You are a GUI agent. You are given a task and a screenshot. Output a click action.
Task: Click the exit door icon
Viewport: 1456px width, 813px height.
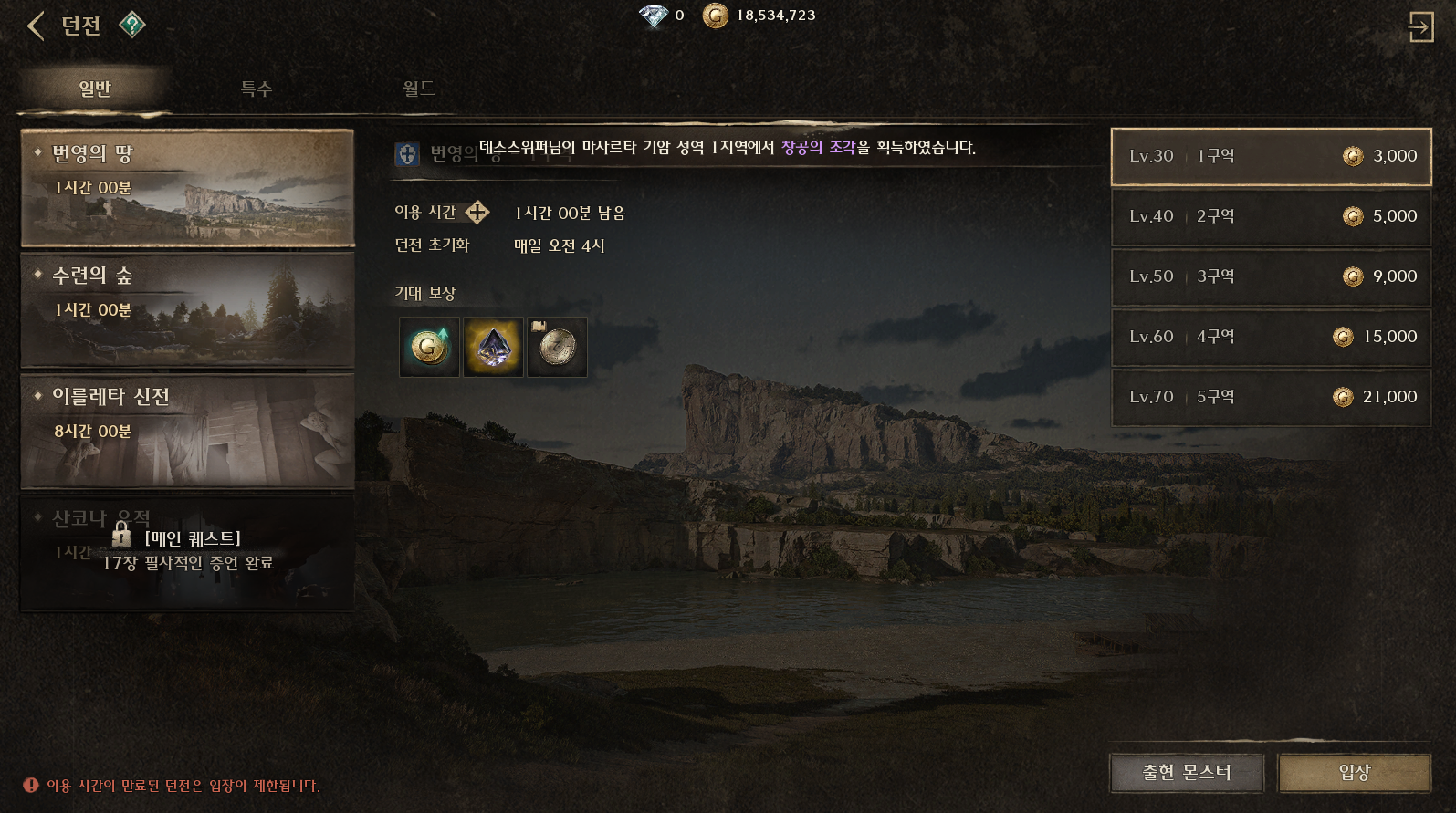pyautogui.click(x=1420, y=26)
